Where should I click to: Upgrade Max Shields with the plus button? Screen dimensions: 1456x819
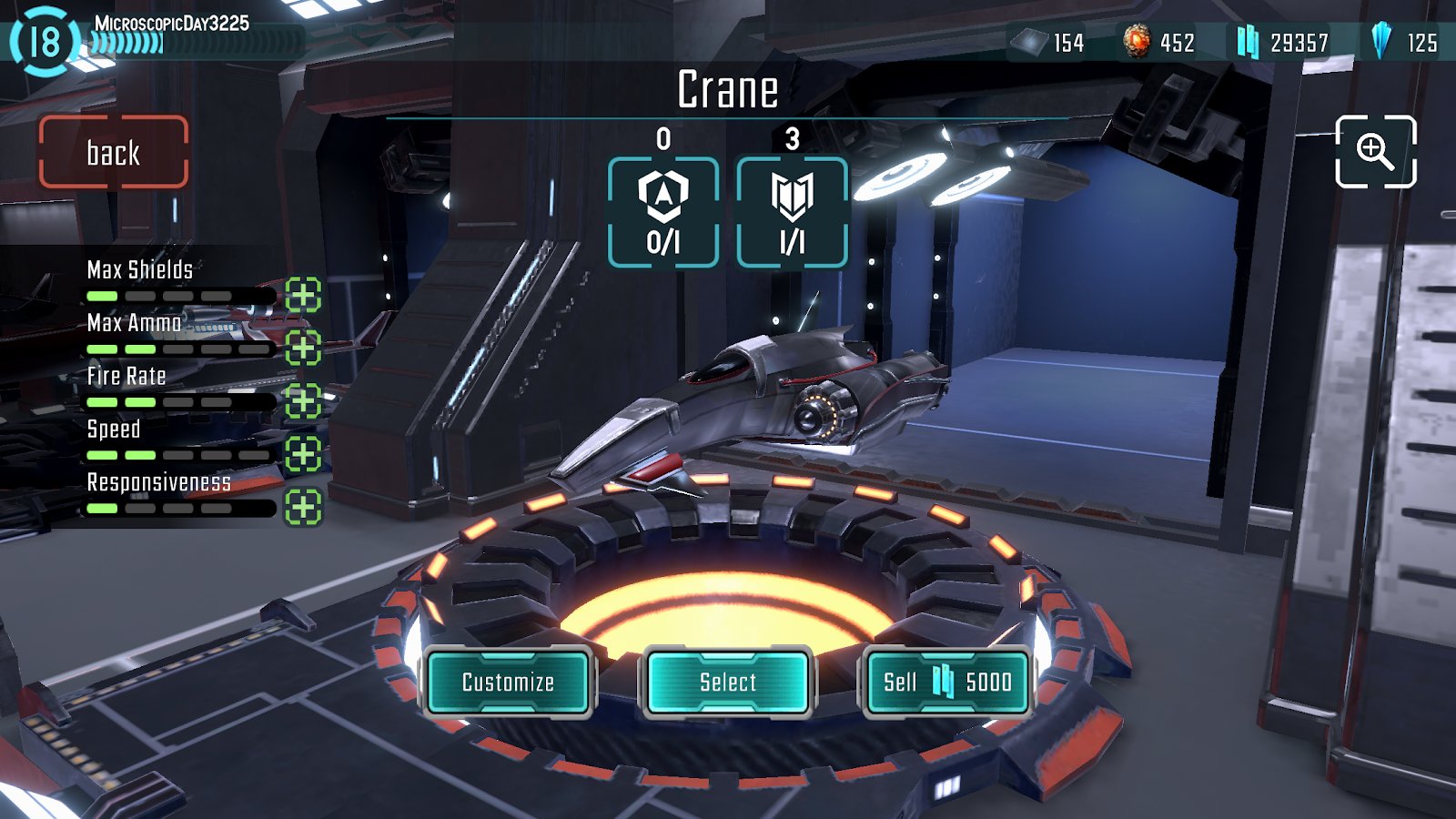click(303, 295)
